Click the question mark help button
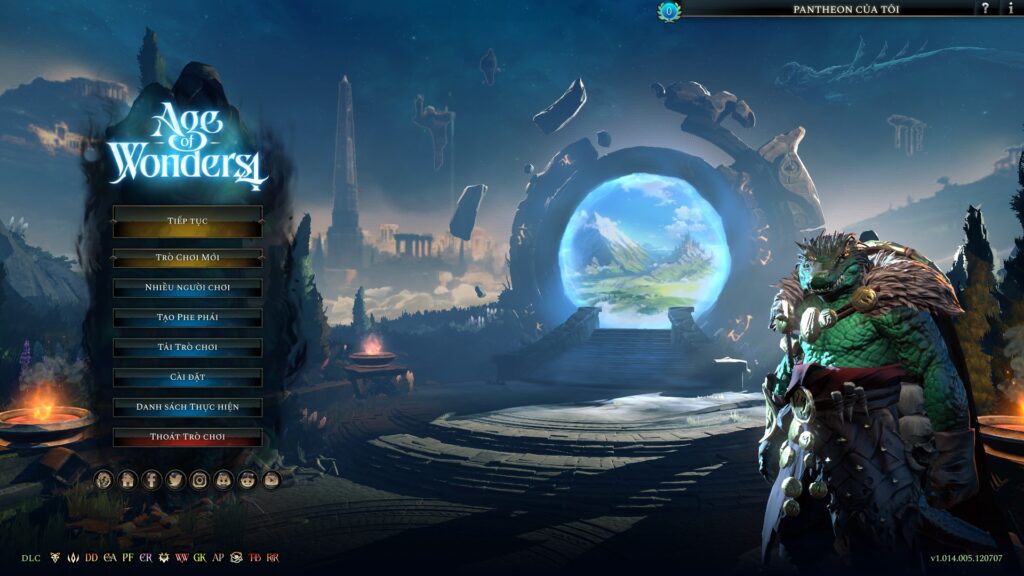1024x576 pixels. [x=985, y=8]
